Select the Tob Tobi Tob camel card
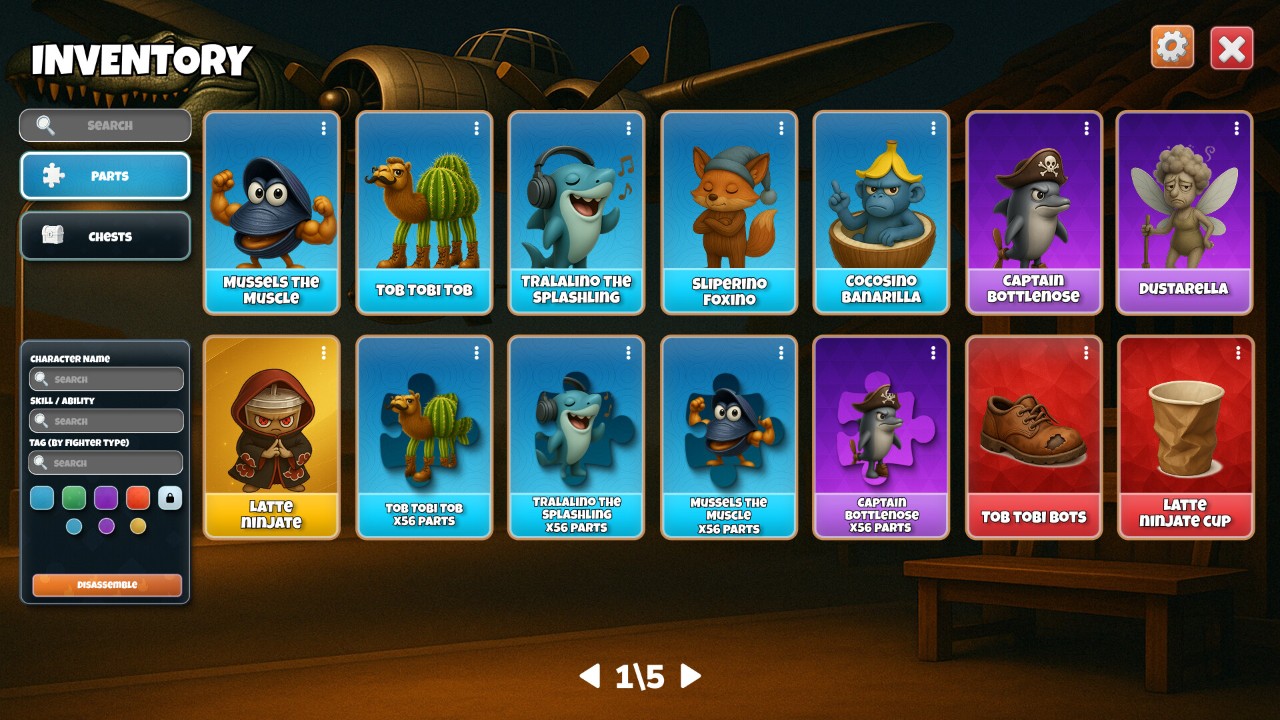1280x720 pixels. [424, 212]
